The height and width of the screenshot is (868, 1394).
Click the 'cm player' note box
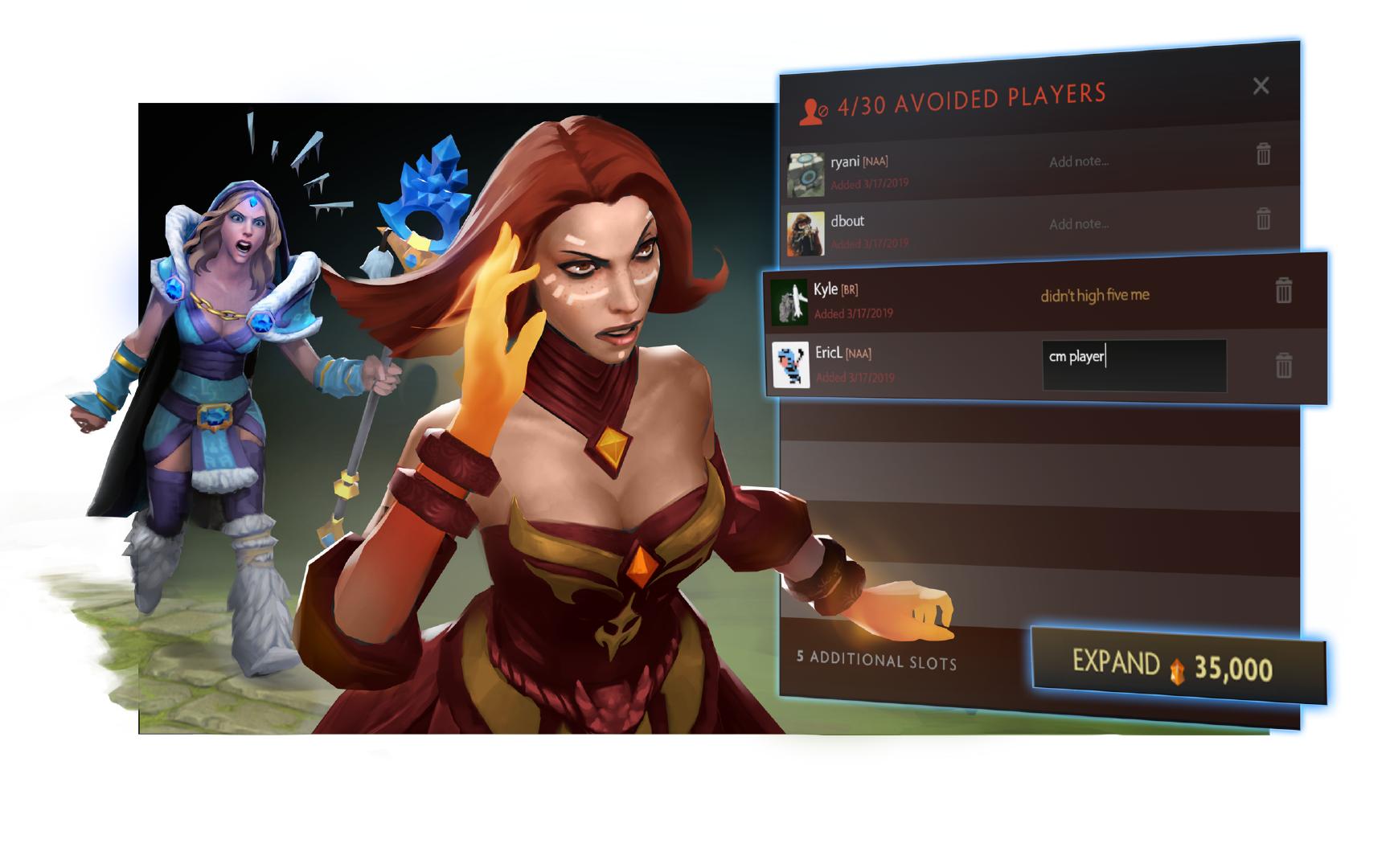pos(1134,364)
